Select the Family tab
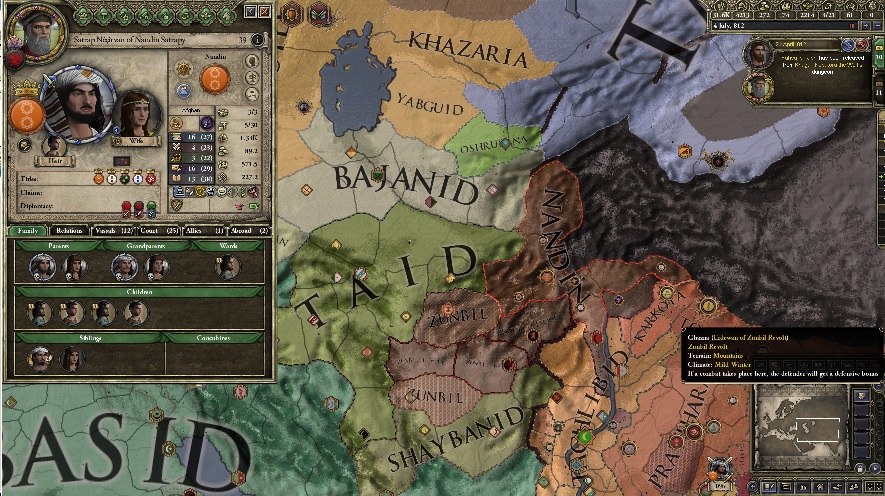Viewport: 885px width, 496px height. point(28,231)
